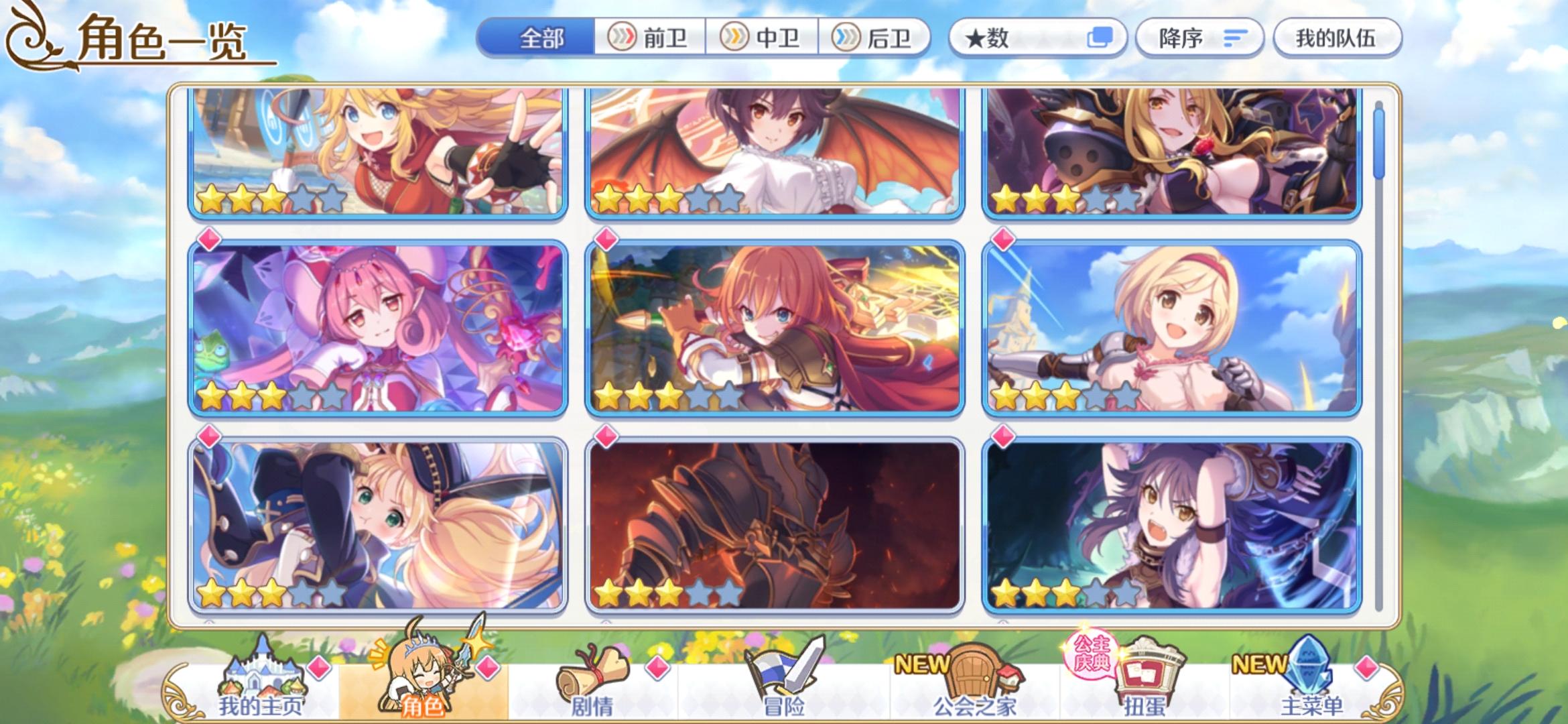Select the 中卫 midguard filter
This screenshot has width=1568, height=724.
[x=764, y=38]
